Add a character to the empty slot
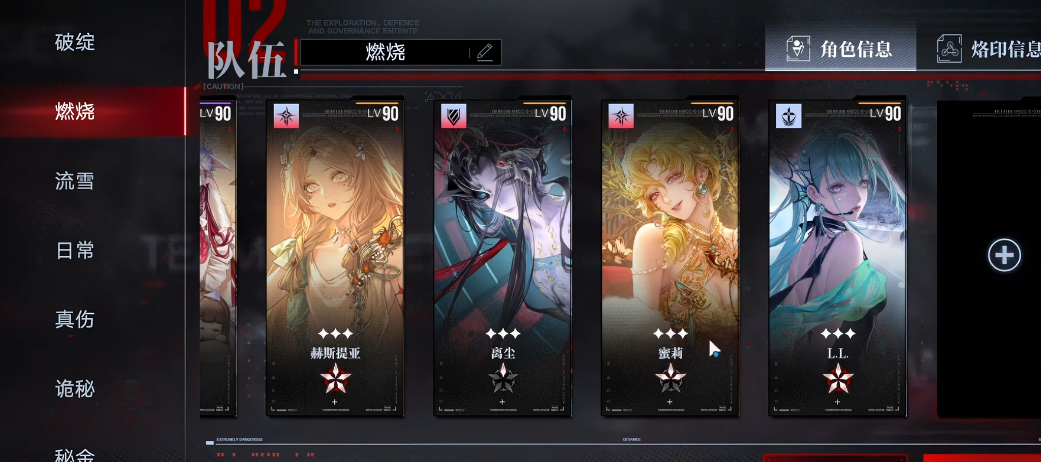Viewport: 1041px width, 462px height. (x=1004, y=255)
